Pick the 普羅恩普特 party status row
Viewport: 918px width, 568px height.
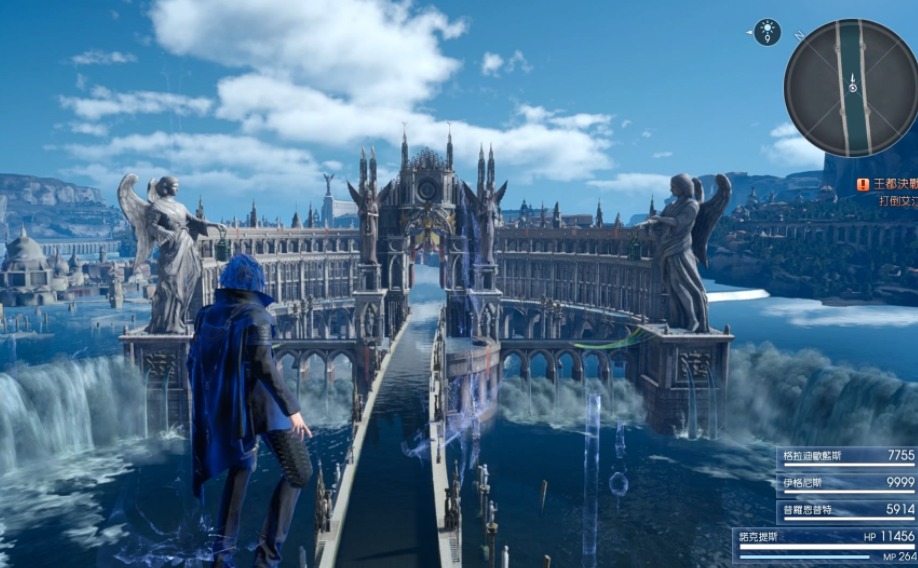tap(846, 509)
